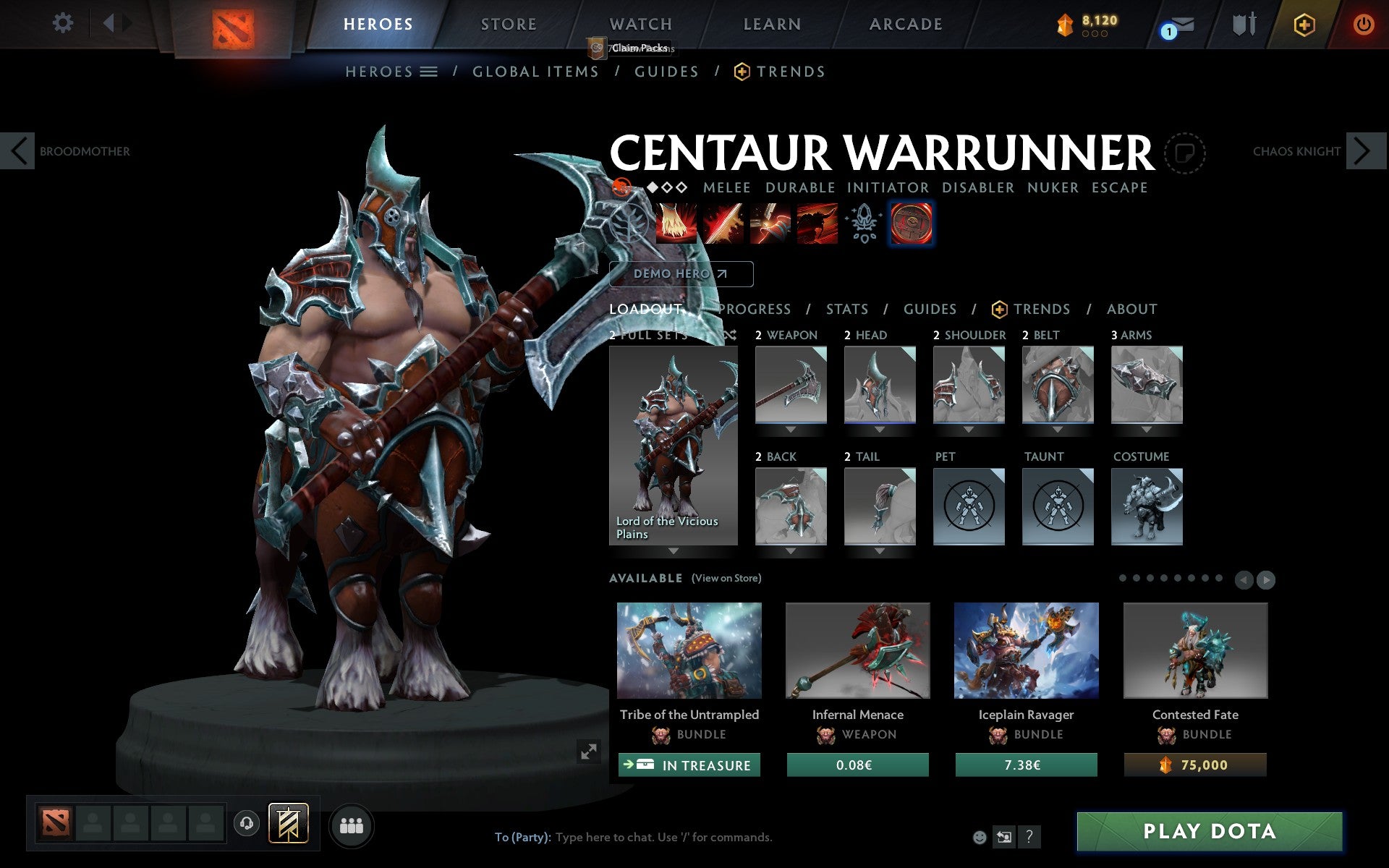Select the highlighted hero facet shield icon

tap(912, 224)
